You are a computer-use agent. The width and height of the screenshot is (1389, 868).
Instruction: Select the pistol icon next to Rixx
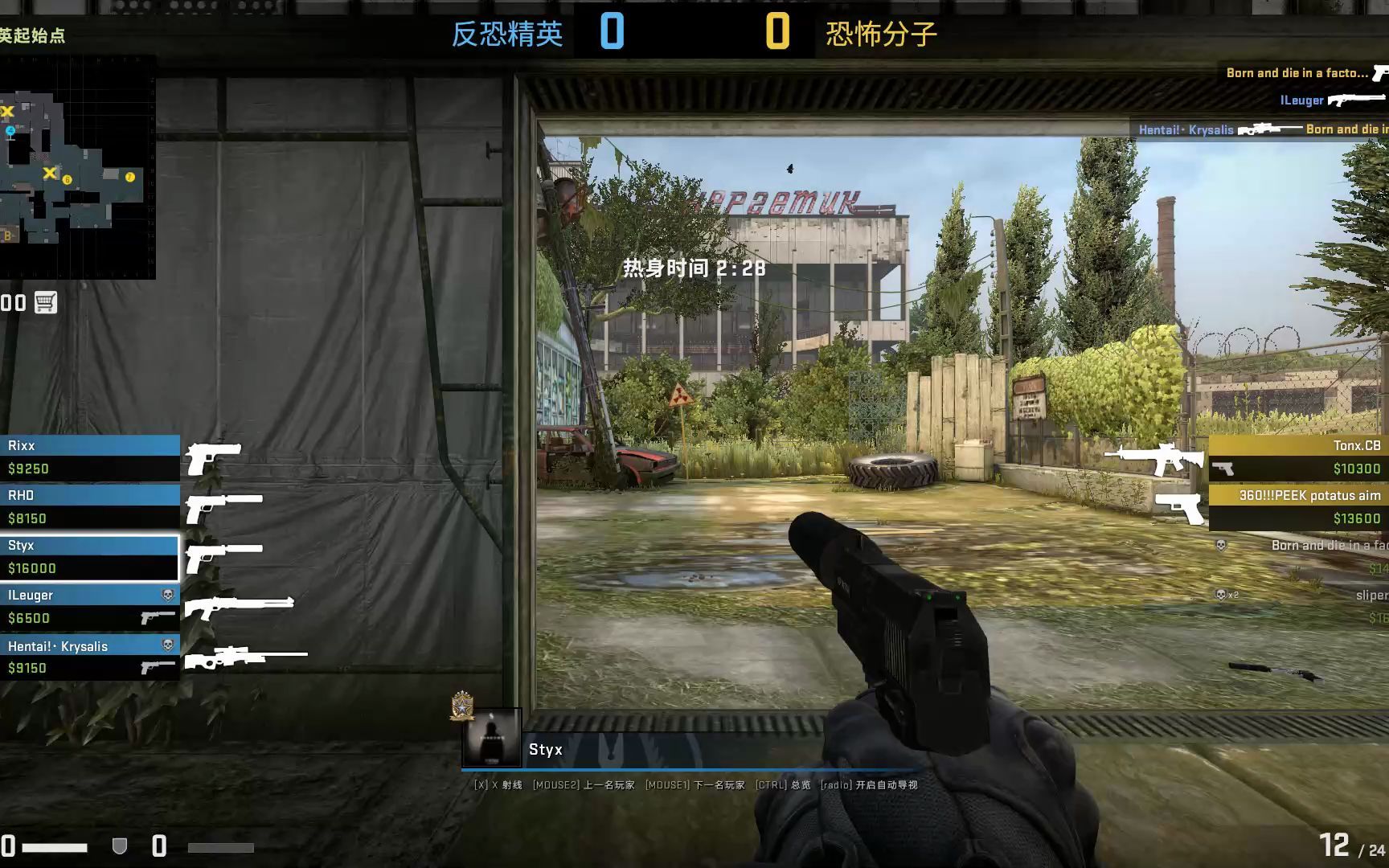point(215,457)
